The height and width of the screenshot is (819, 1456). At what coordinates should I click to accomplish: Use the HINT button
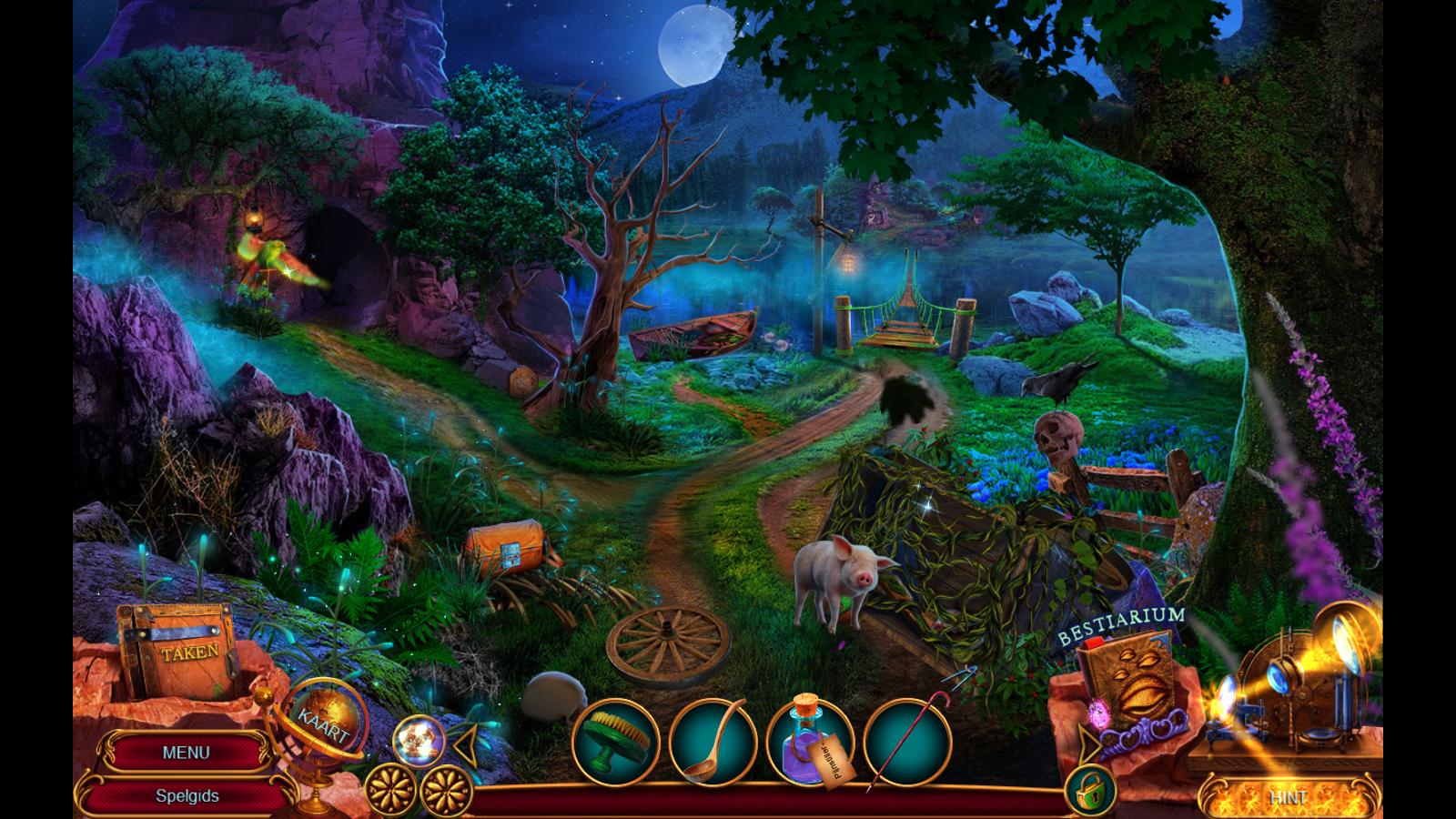(1289, 798)
